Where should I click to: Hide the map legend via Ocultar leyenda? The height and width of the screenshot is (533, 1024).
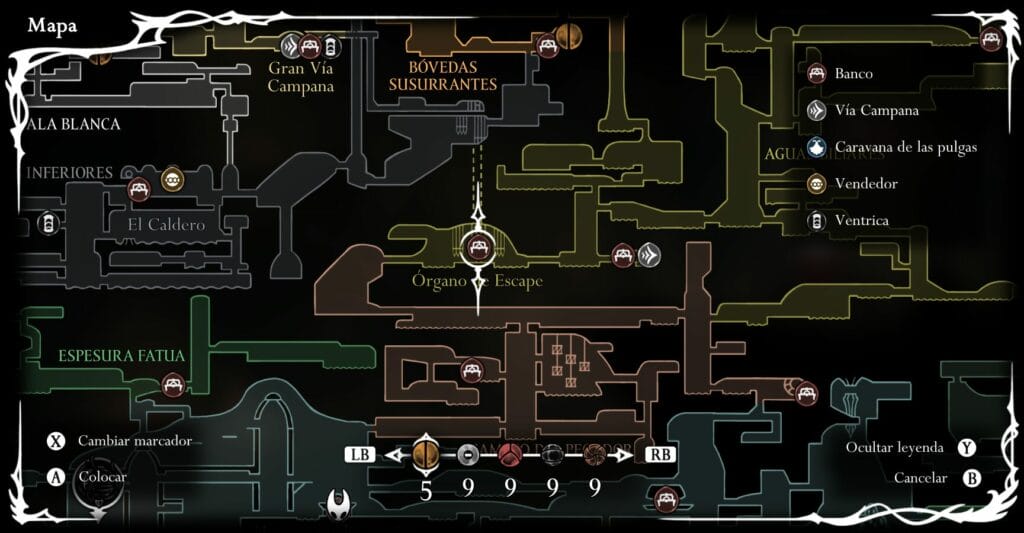[x=967, y=447]
